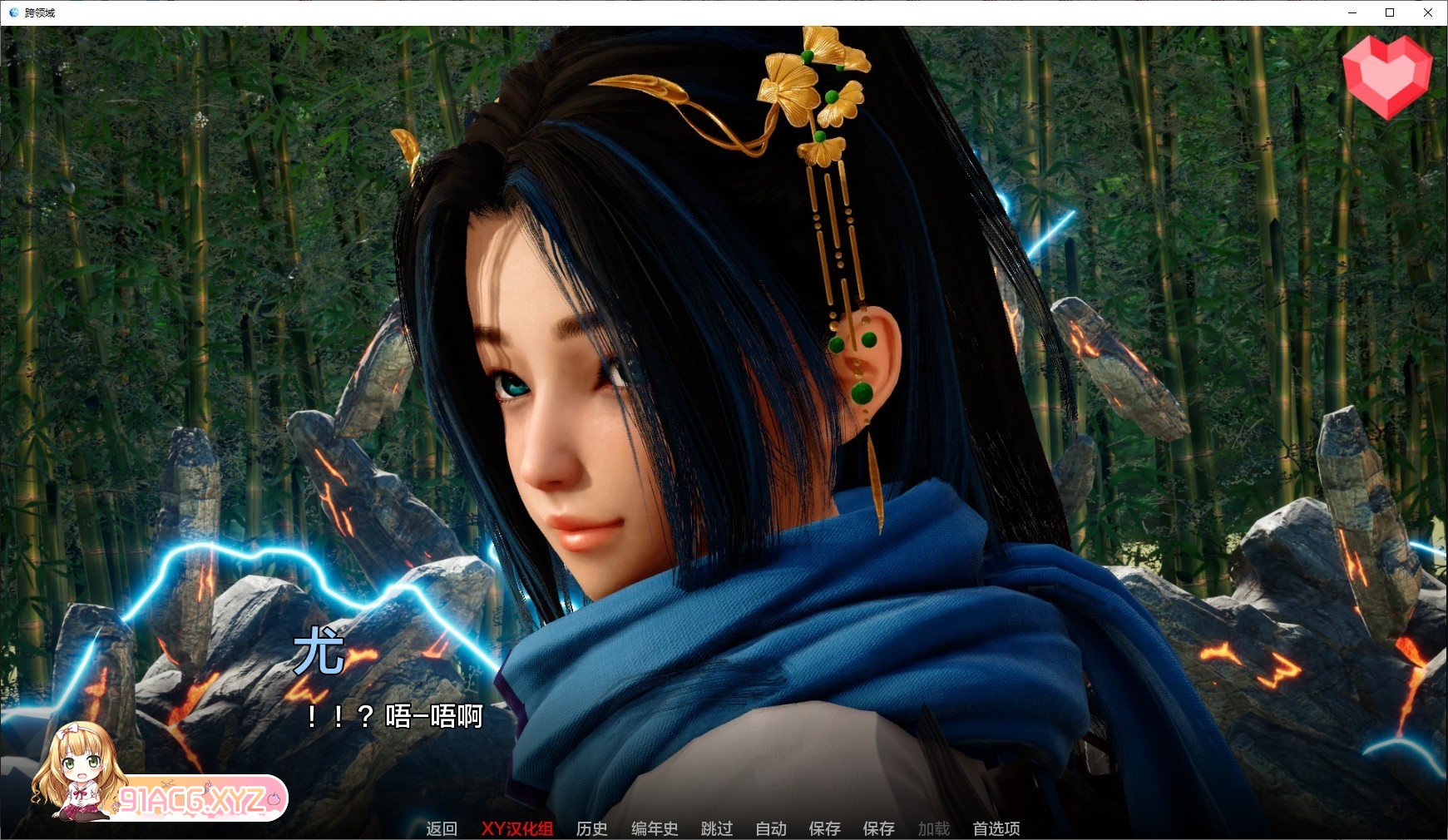The image size is (1448, 840).
Task: Open 历史 to view dialogue history
Action: (x=592, y=828)
